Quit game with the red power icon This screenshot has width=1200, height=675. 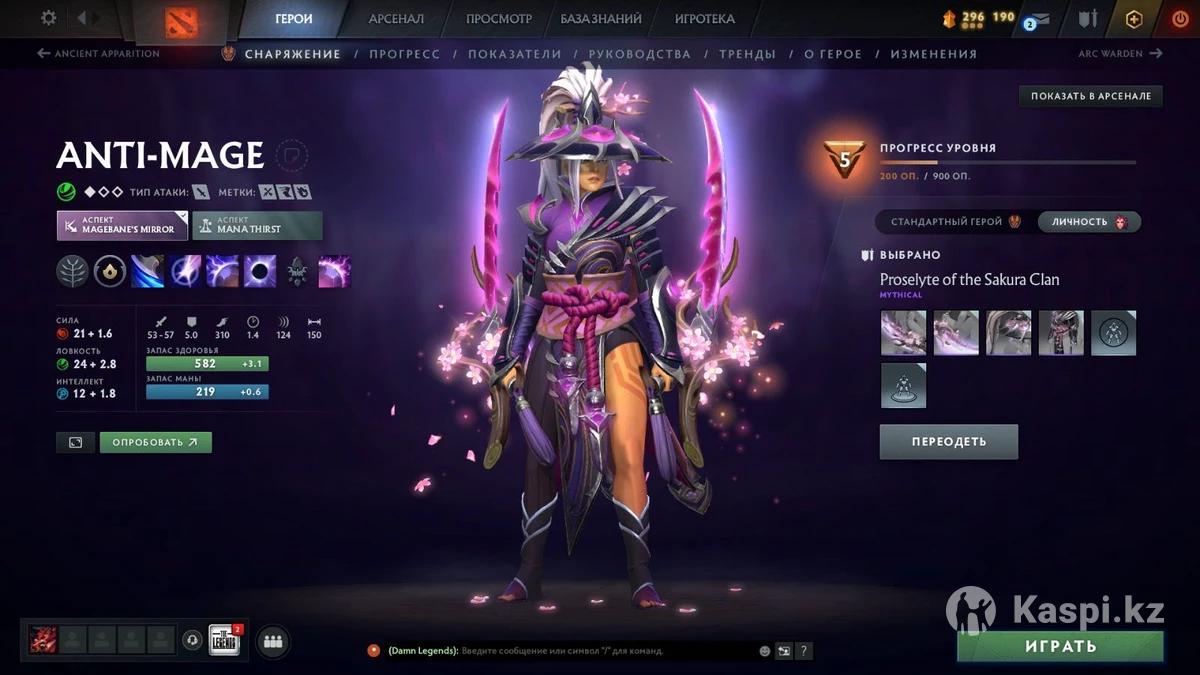coord(1180,19)
